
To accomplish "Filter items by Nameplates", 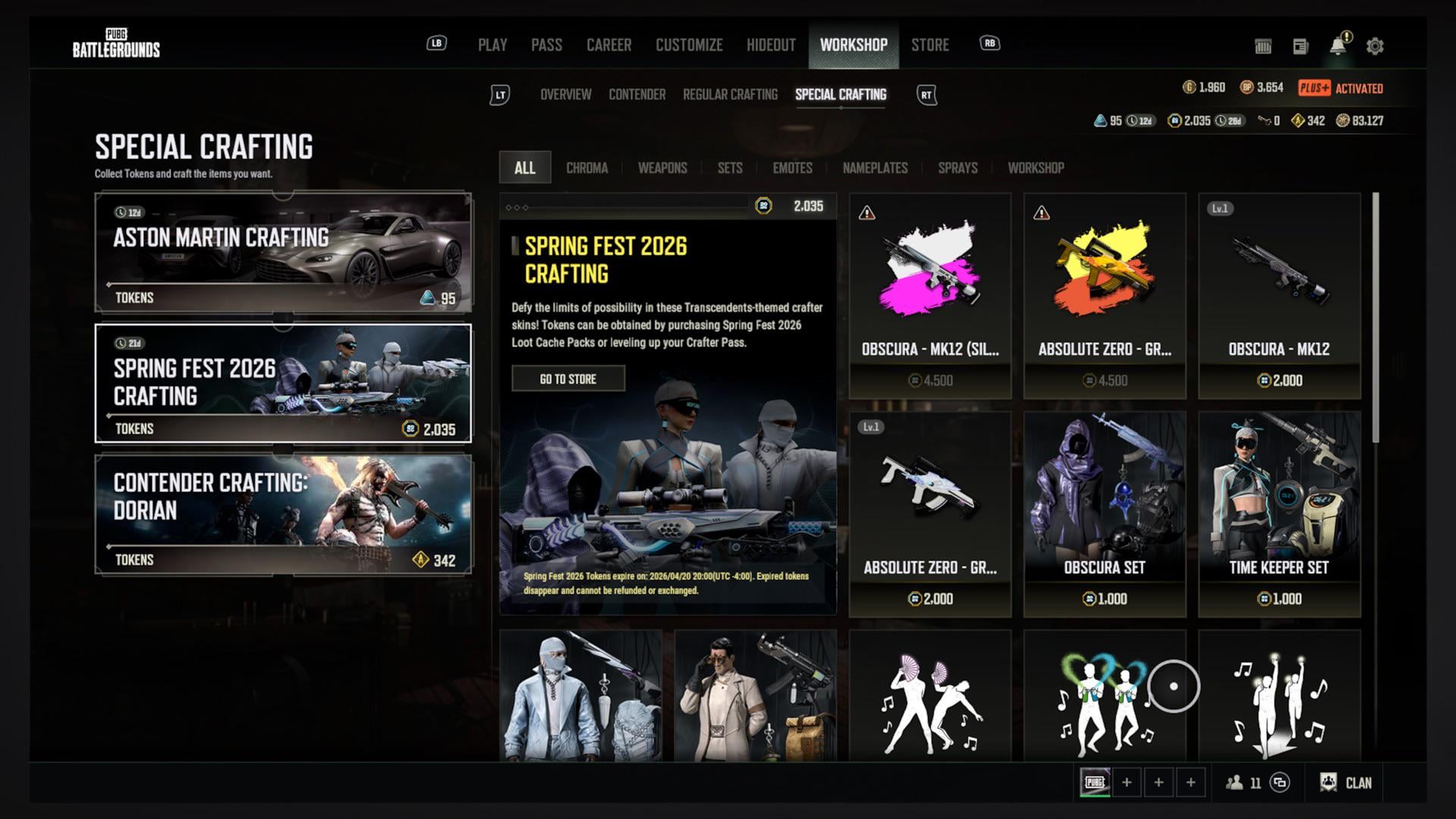I will pos(874,168).
